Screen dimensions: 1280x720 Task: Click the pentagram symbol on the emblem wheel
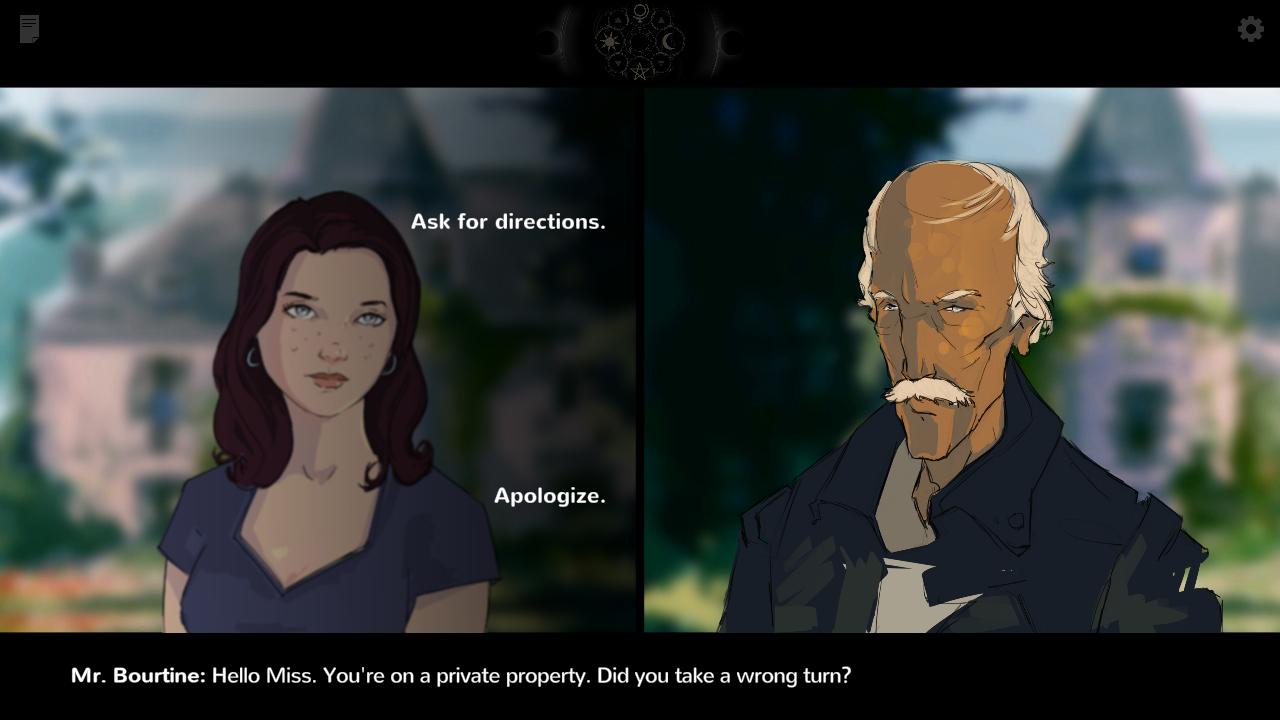[640, 70]
